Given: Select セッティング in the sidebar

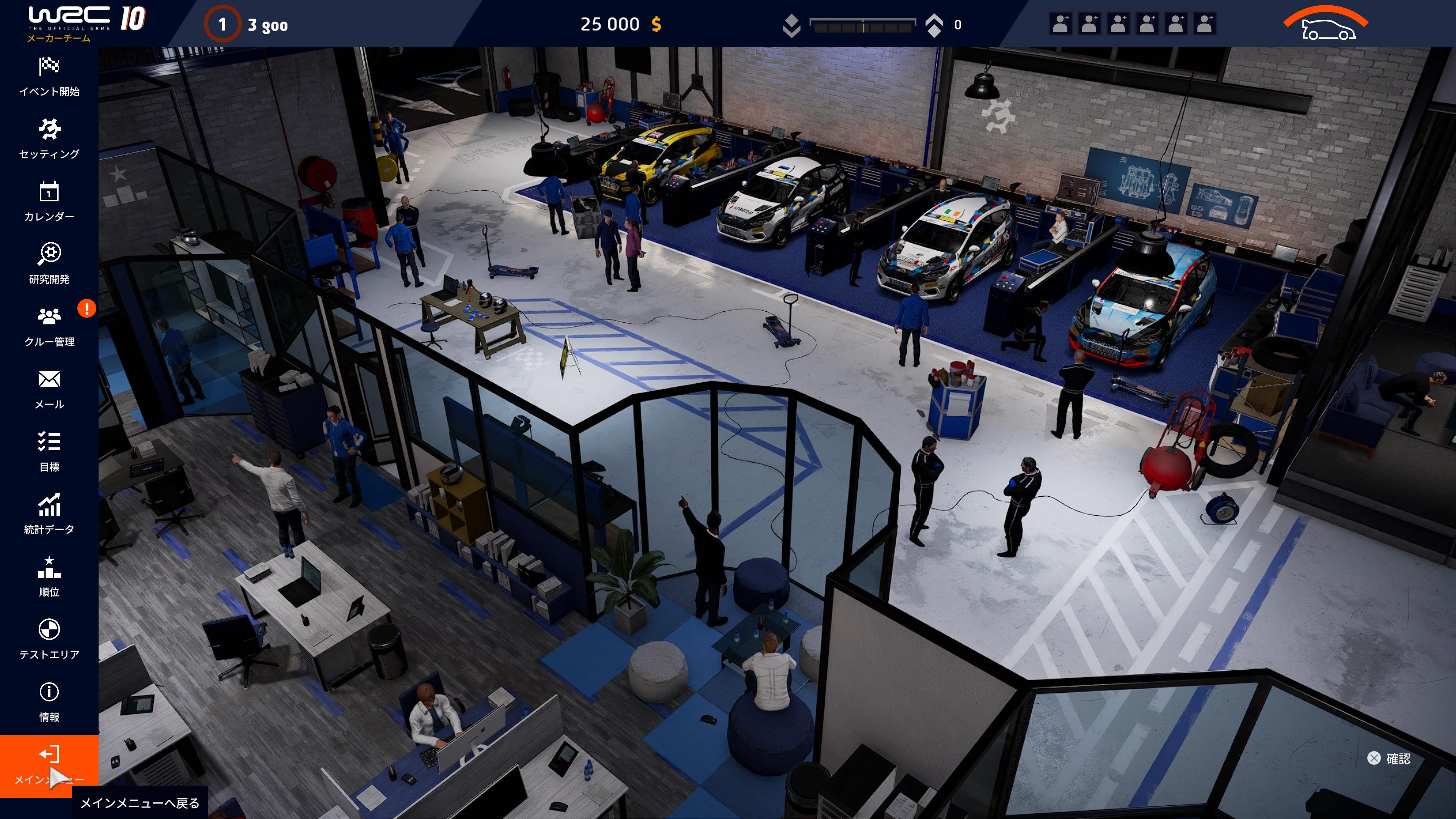Looking at the screenshot, I should pos(49,139).
